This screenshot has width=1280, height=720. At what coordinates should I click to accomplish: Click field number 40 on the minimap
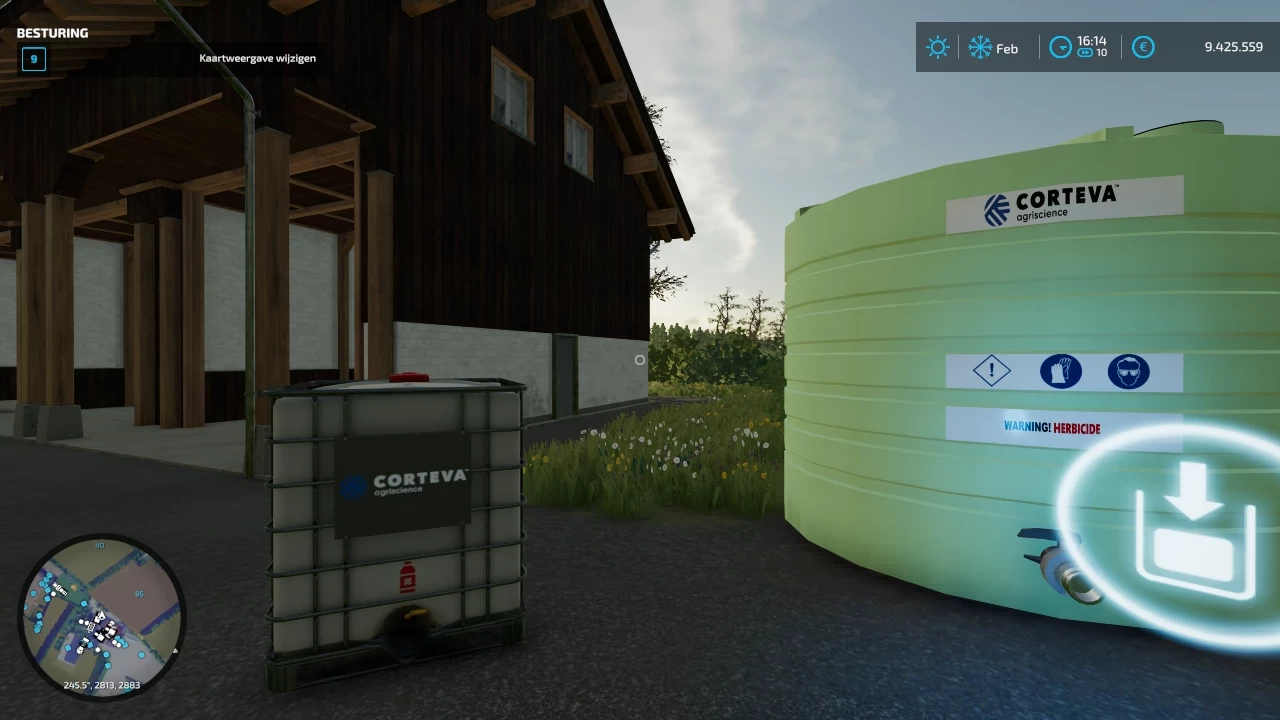click(99, 546)
